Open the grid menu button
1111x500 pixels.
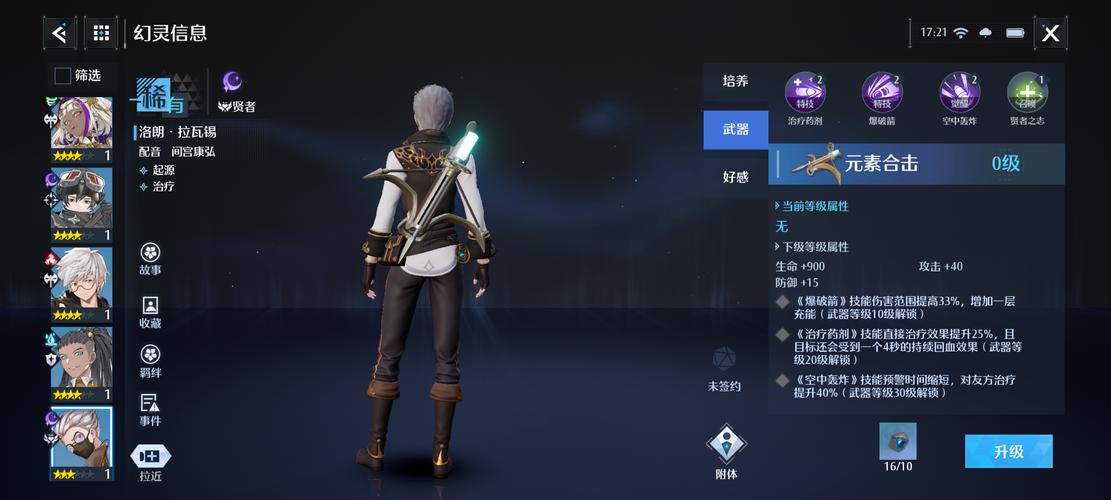click(x=101, y=33)
